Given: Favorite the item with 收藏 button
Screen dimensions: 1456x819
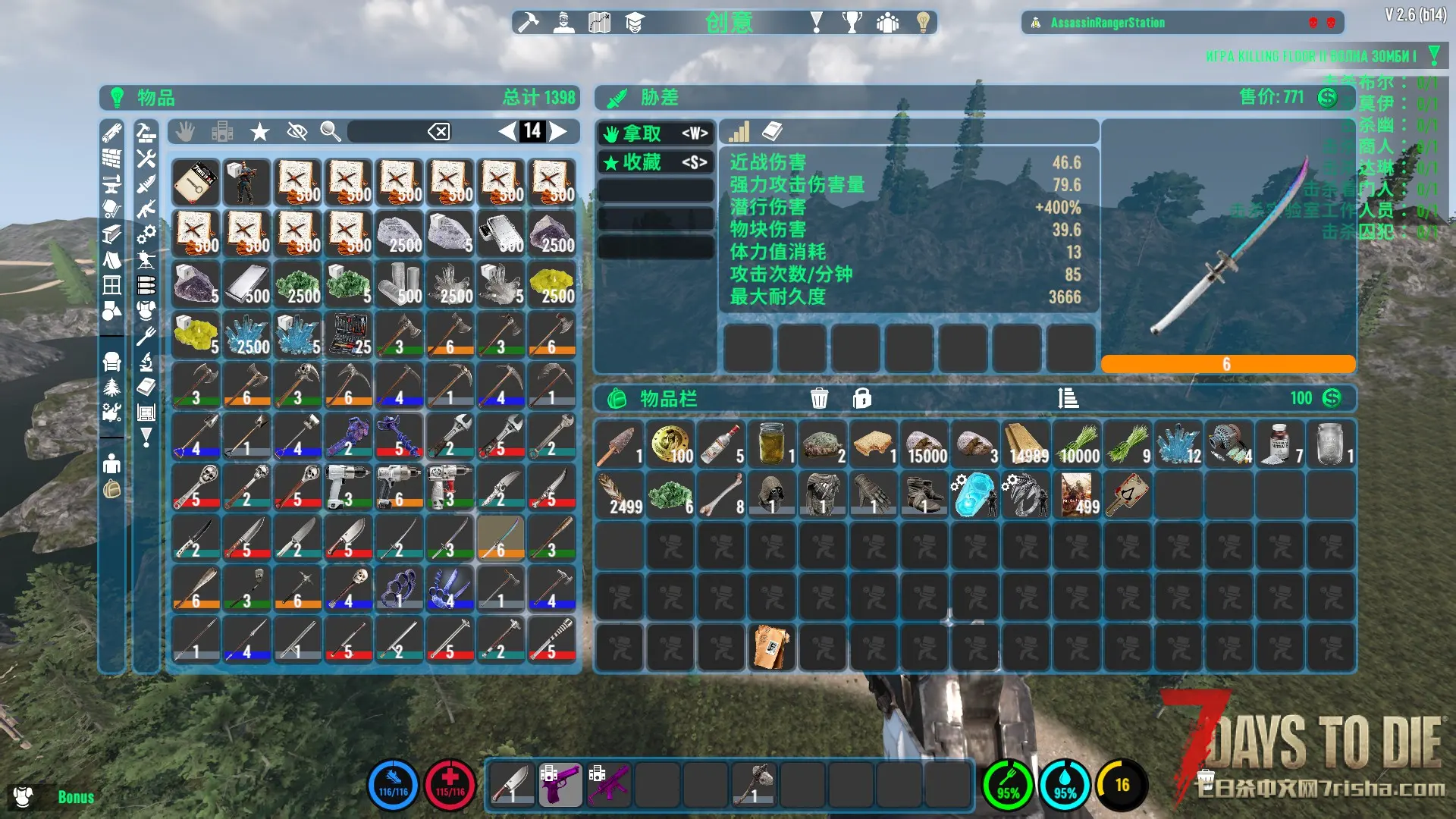Looking at the screenshot, I should [655, 162].
